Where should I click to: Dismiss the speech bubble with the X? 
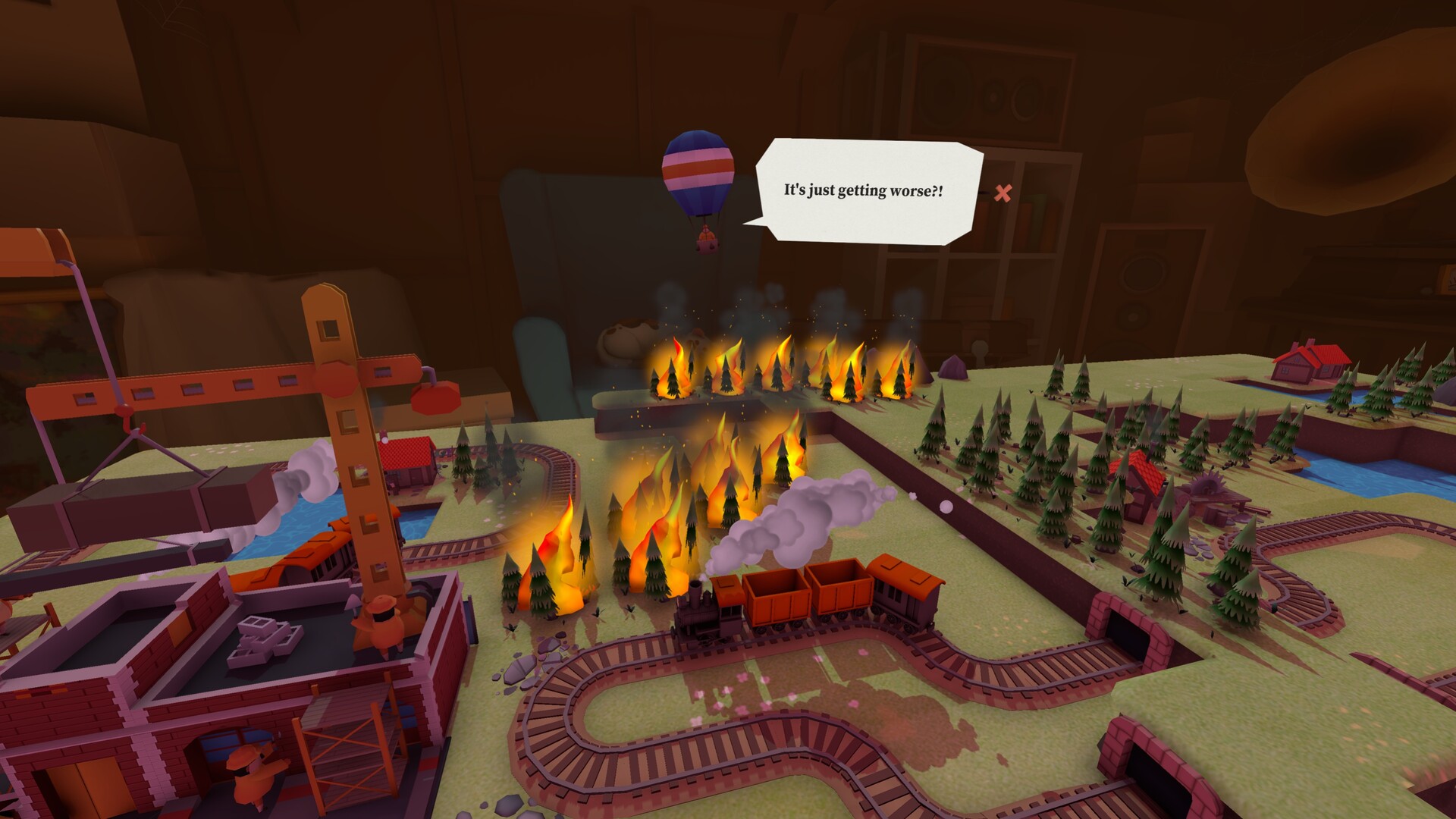[x=1005, y=194]
